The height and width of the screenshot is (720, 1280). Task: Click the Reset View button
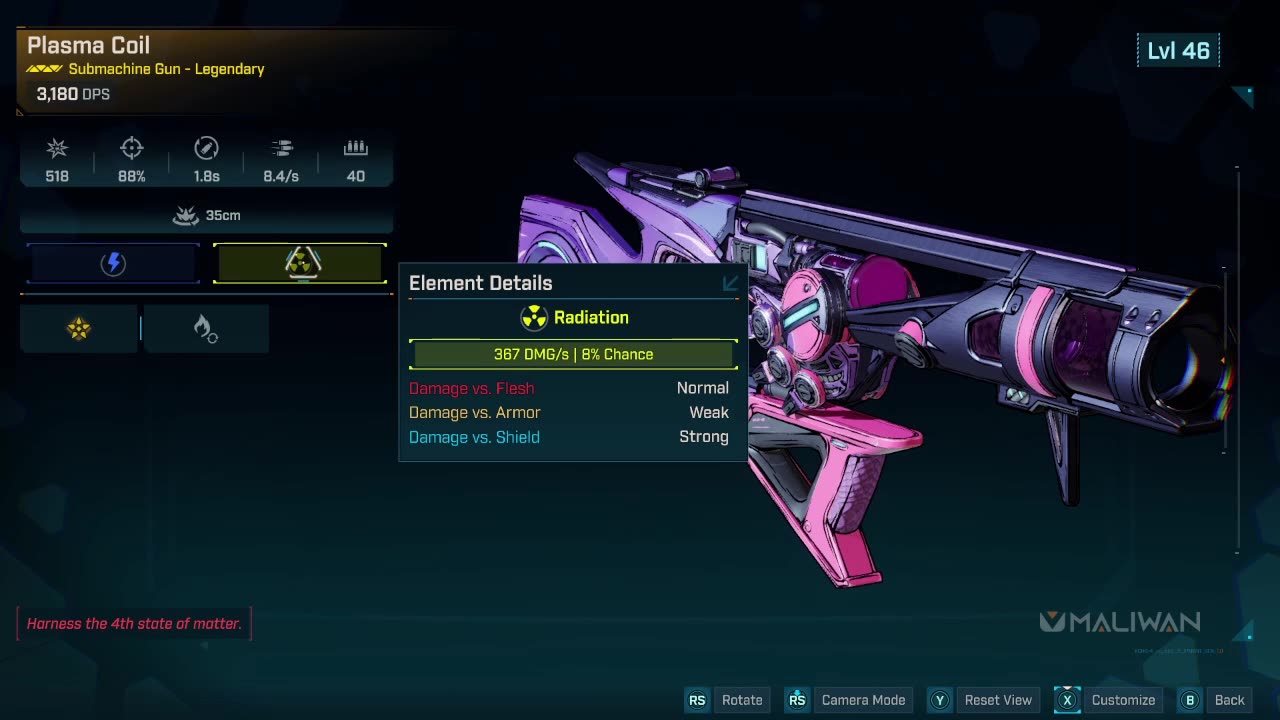pos(997,700)
